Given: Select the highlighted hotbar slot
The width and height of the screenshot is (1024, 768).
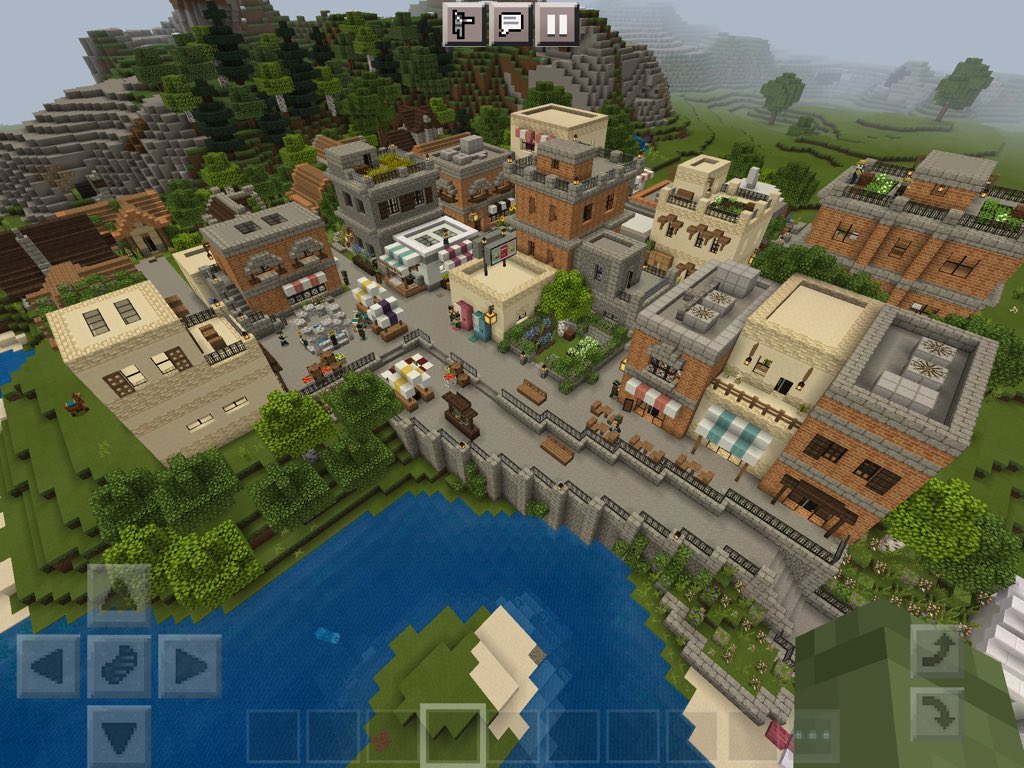Looking at the screenshot, I should click(x=452, y=737).
